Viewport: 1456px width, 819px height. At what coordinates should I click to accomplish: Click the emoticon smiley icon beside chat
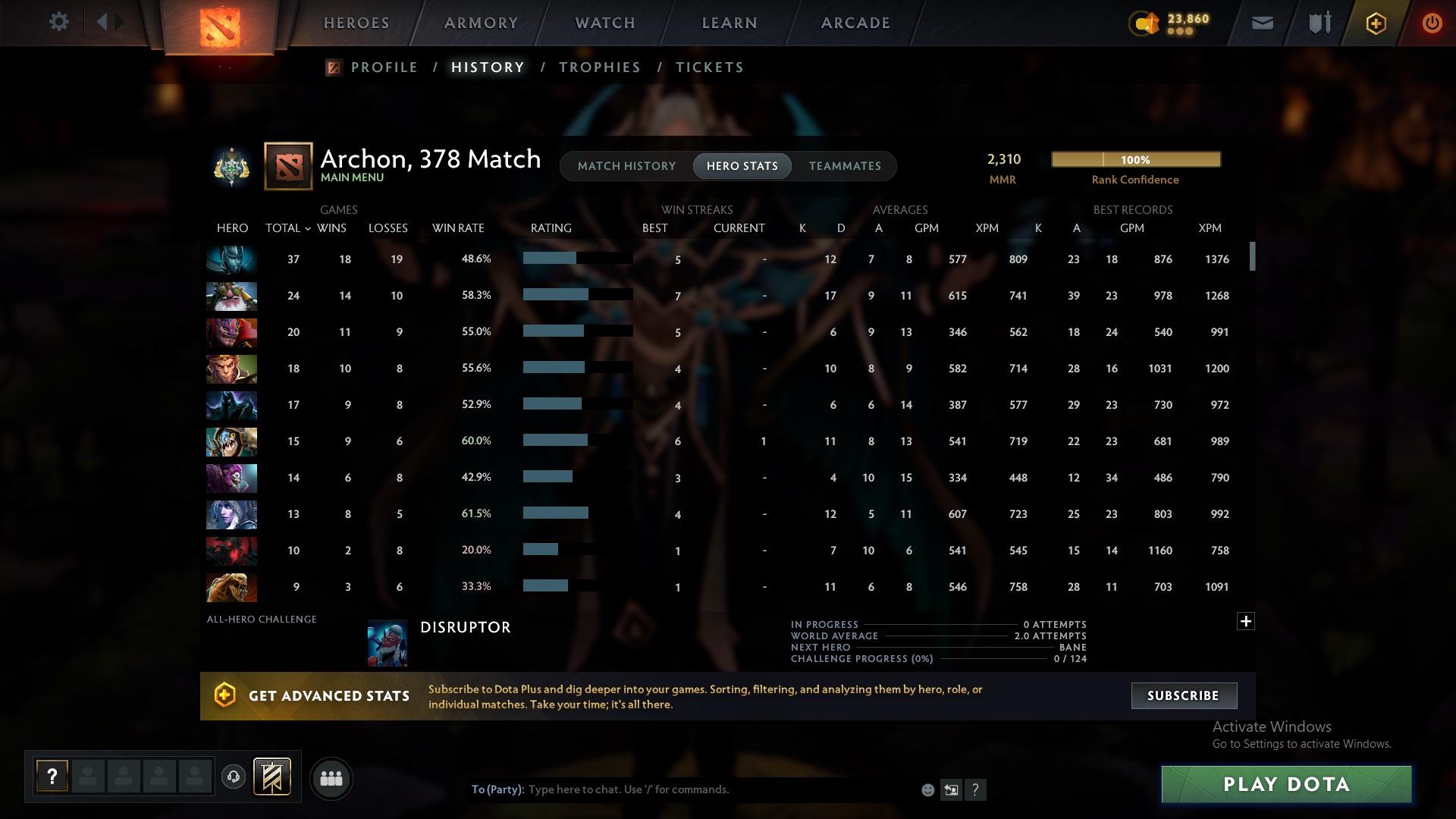click(x=927, y=789)
